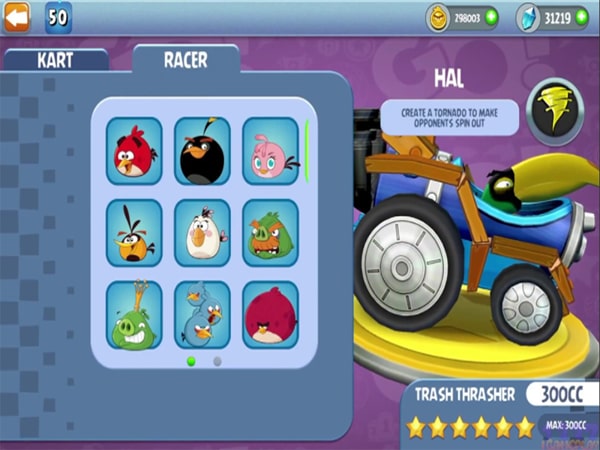Viewport: 600px width, 450px height.
Task: Switch to the Kart tab
Action: click(x=57, y=60)
